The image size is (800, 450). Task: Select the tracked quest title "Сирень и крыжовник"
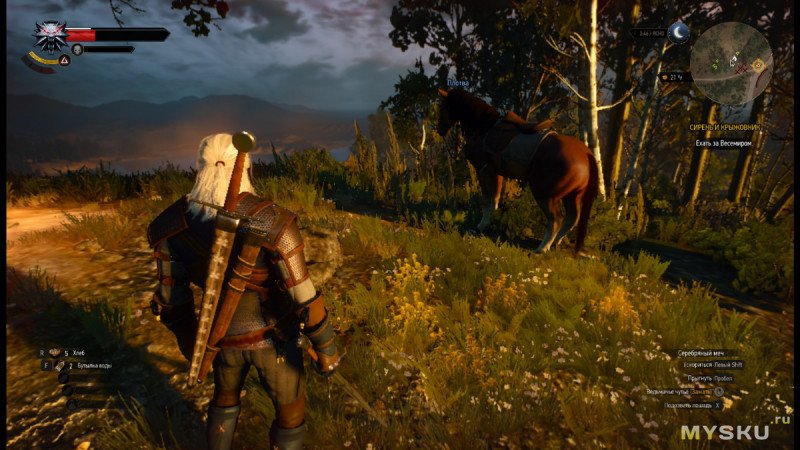724,128
